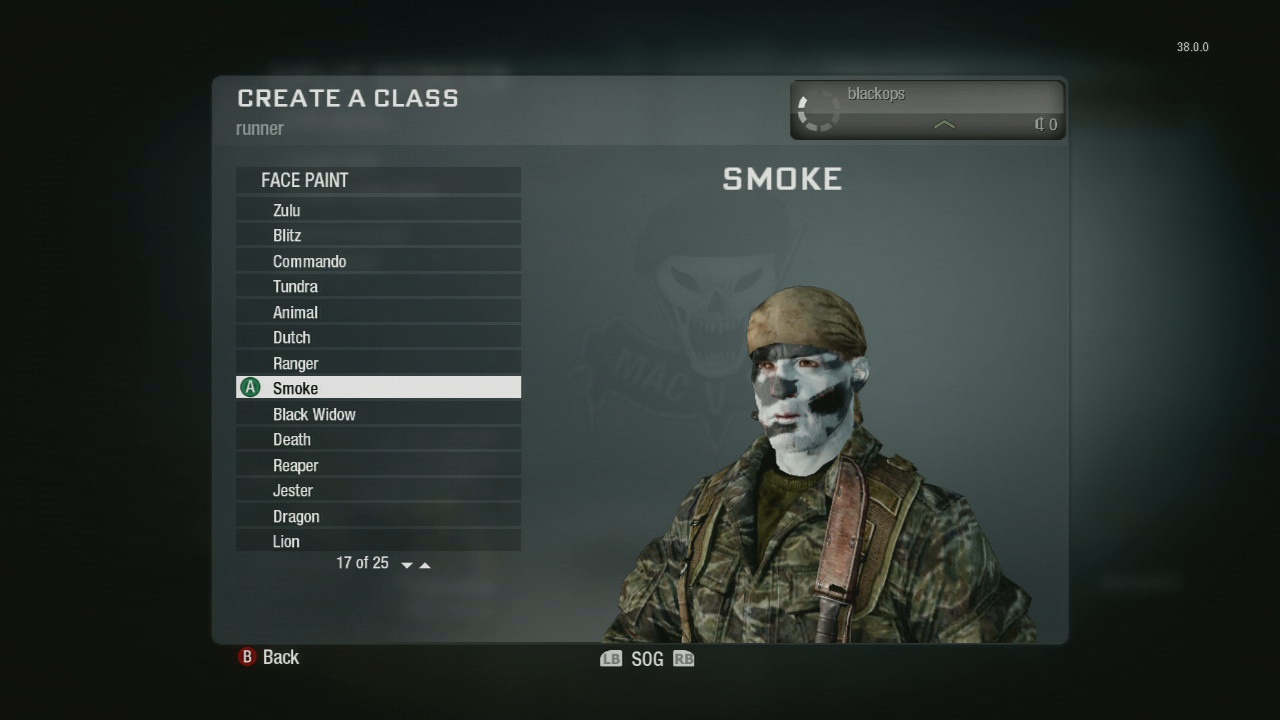Screen dimensions: 1280x720
Task: Expand the blackops gamercard via the chevron
Action: coord(943,126)
